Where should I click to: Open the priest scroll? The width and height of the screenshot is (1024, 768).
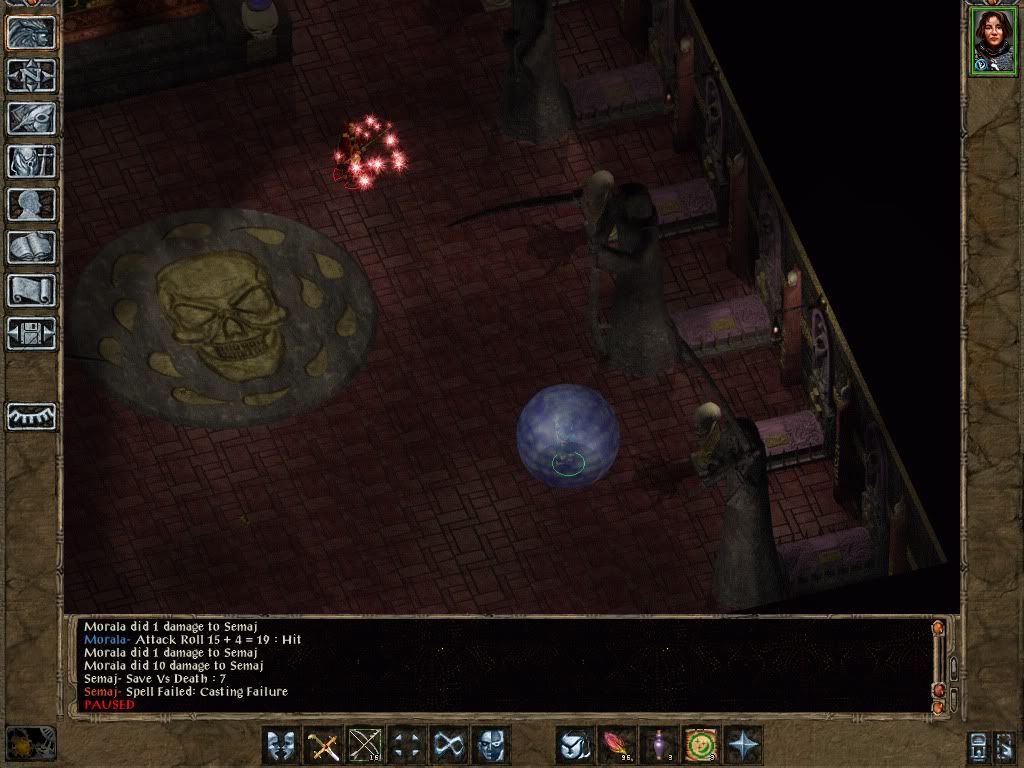pos(31,290)
